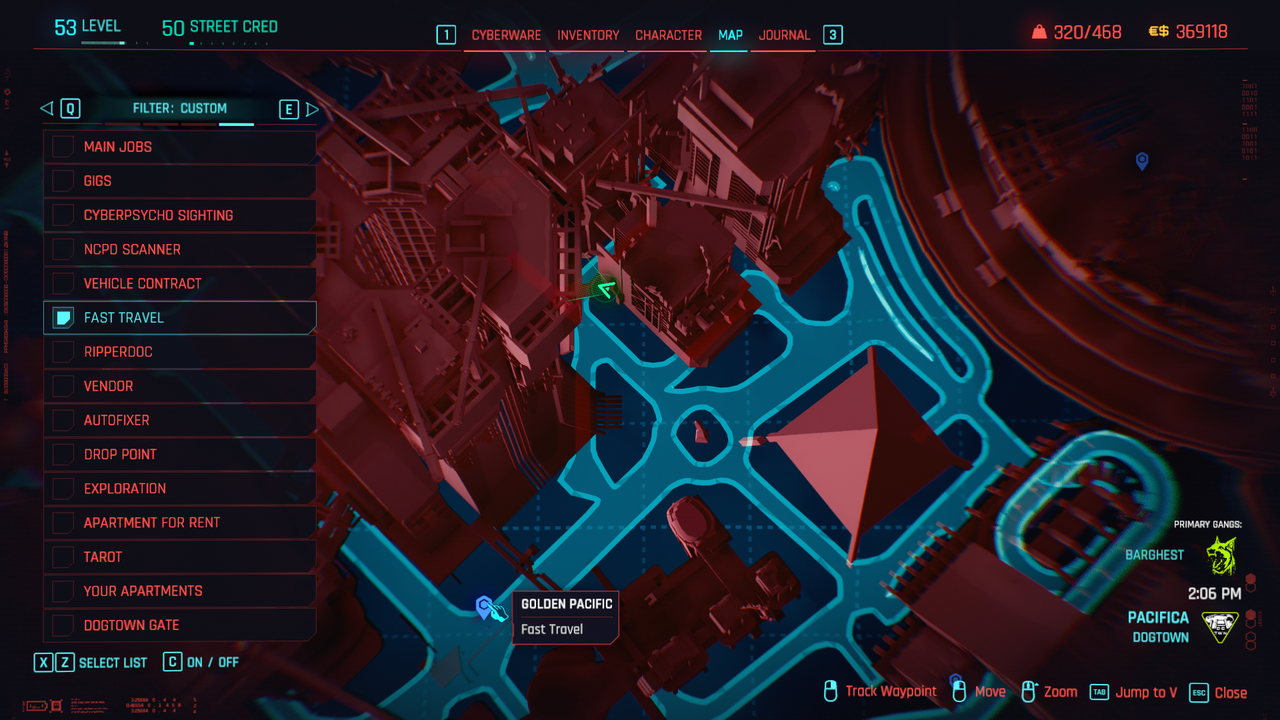The height and width of the screenshot is (720, 1280).
Task: Select the Map tab
Action: [730, 35]
